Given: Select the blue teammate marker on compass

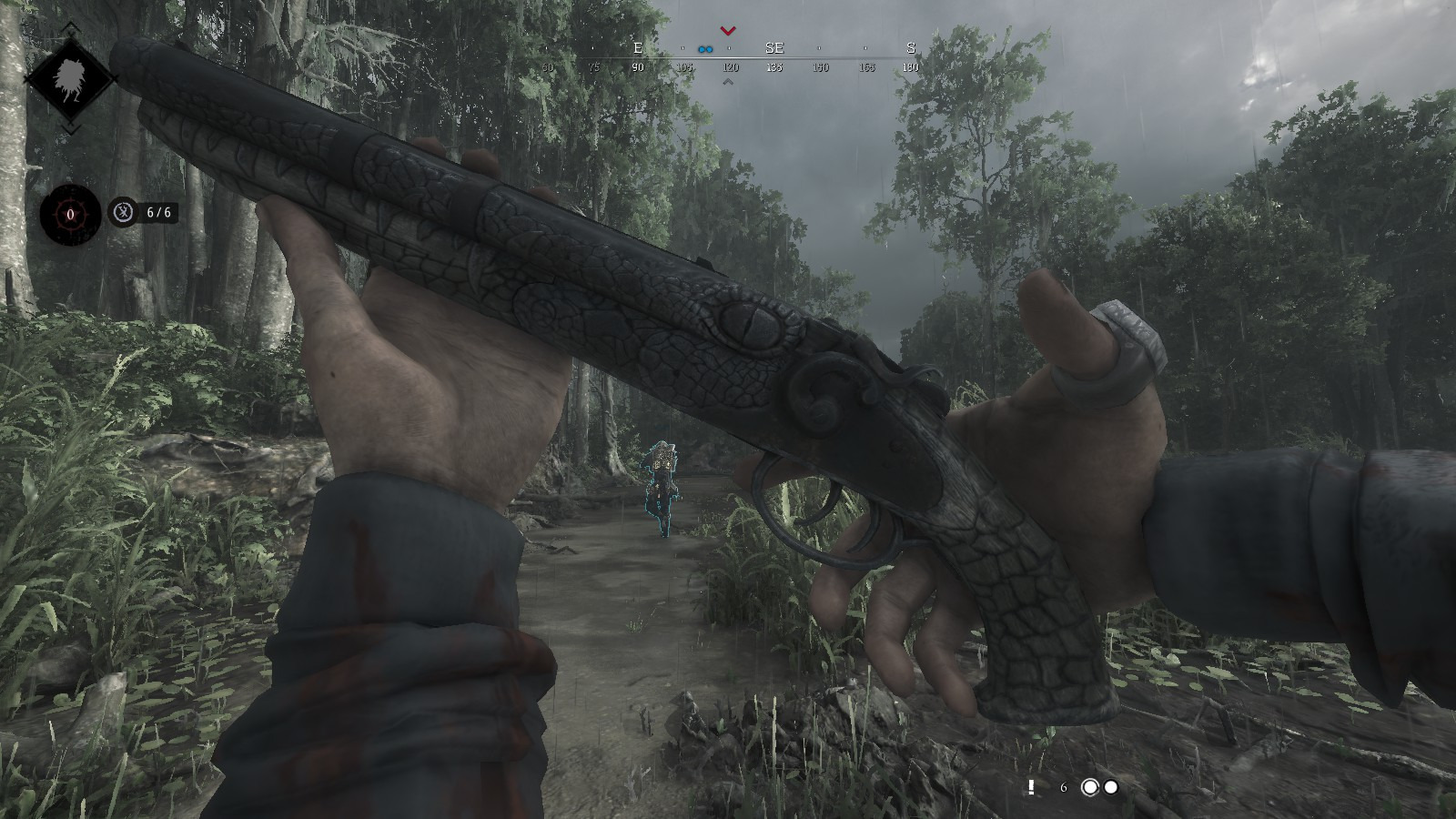Looking at the screenshot, I should (704, 49).
